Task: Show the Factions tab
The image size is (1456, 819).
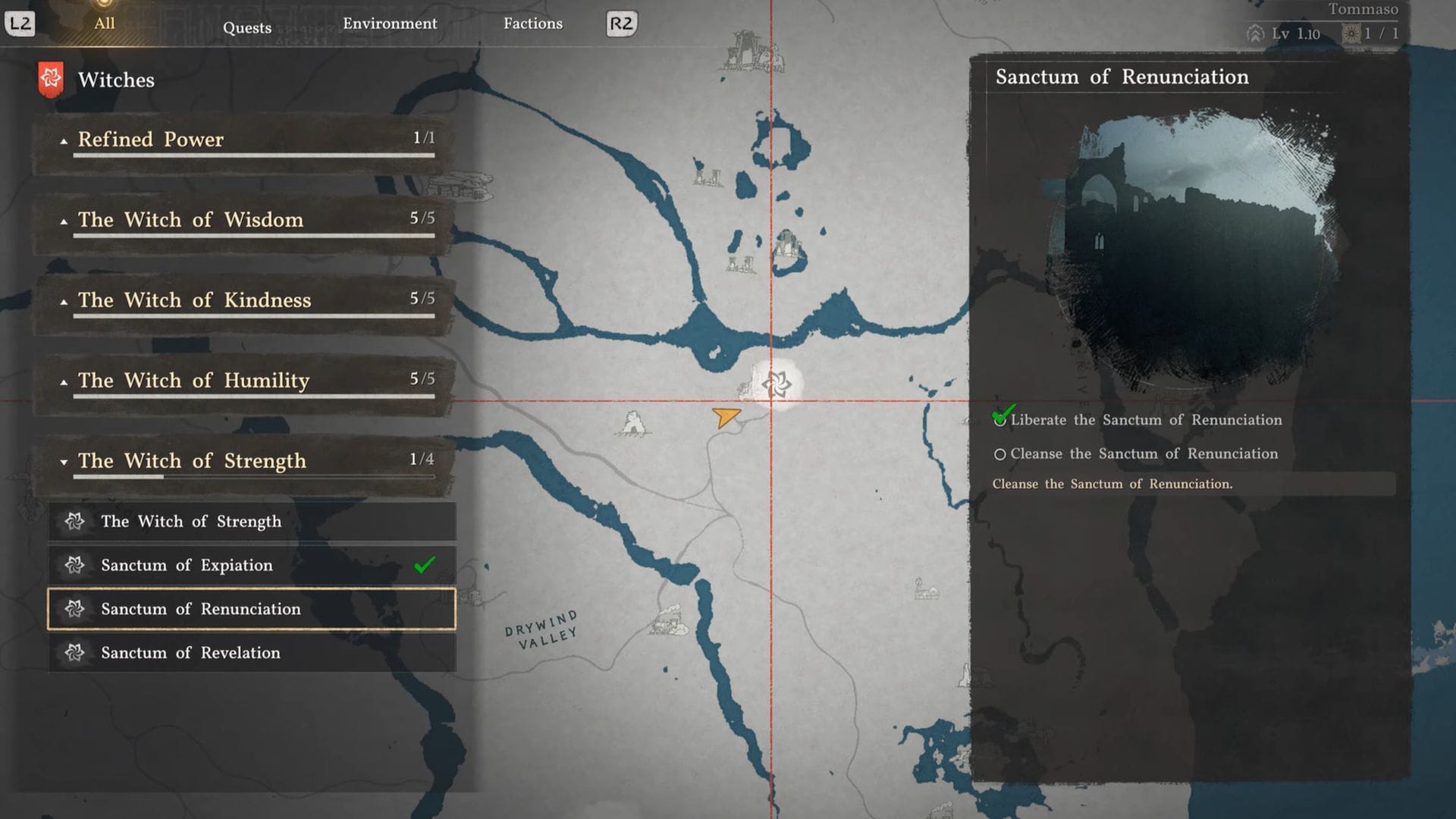Action: tap(533, 24)
